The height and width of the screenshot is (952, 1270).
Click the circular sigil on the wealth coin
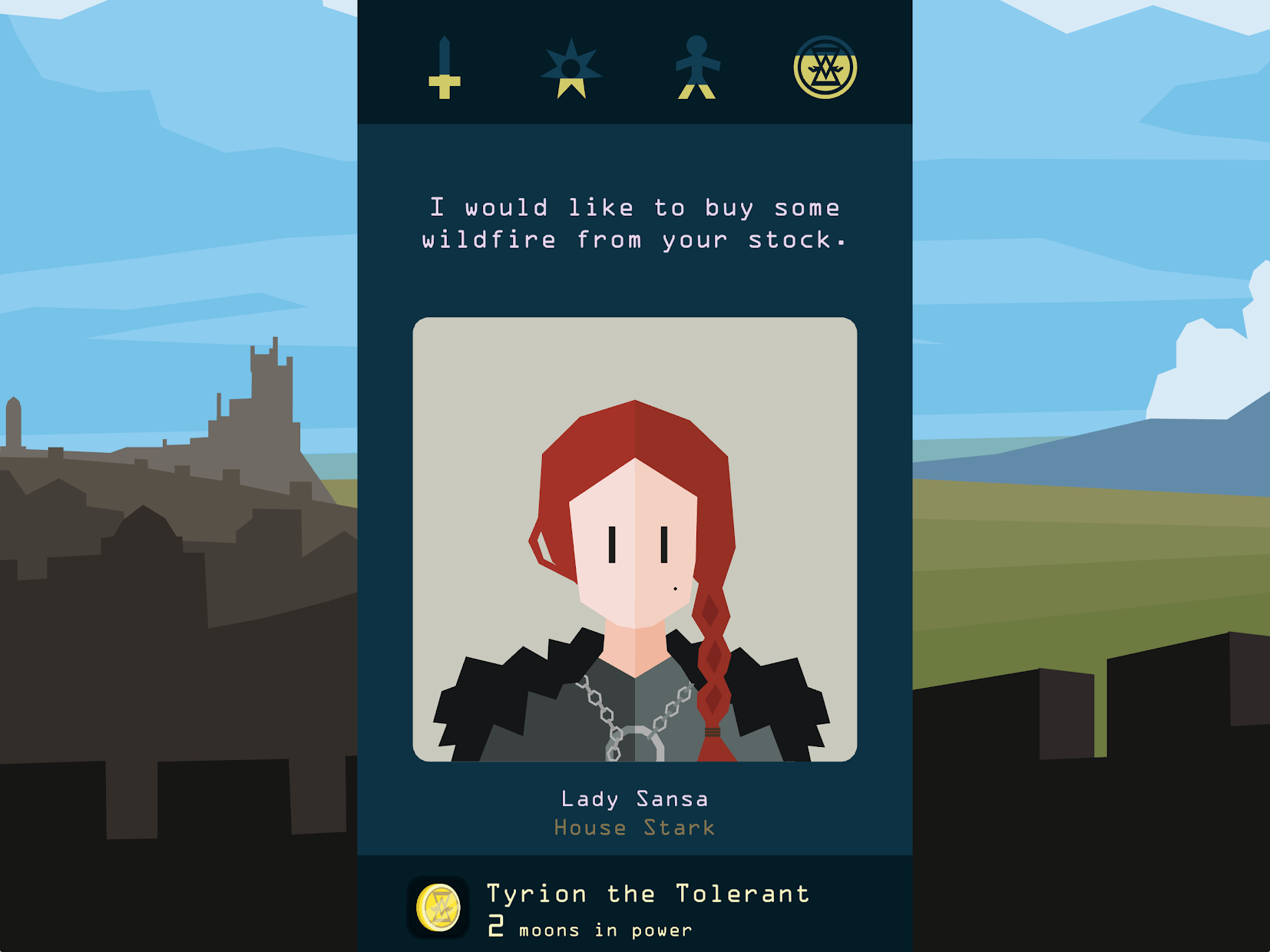click(x=825, y=68)
